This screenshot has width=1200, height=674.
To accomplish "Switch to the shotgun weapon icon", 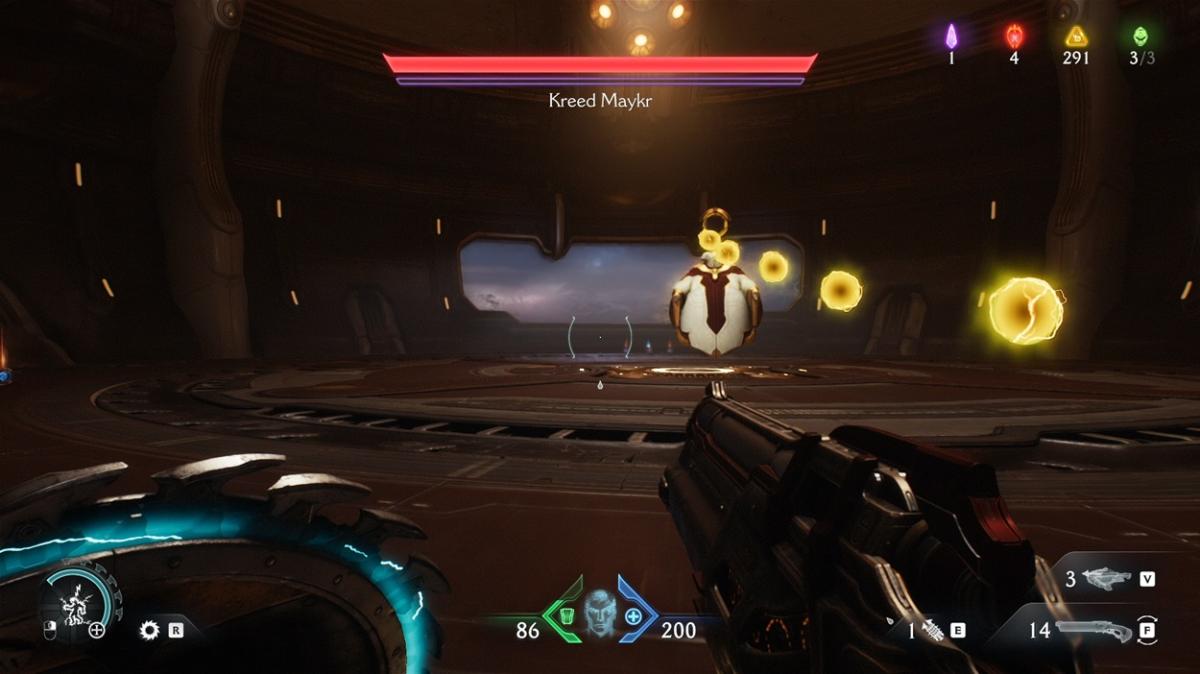I will pos(1093,631).
